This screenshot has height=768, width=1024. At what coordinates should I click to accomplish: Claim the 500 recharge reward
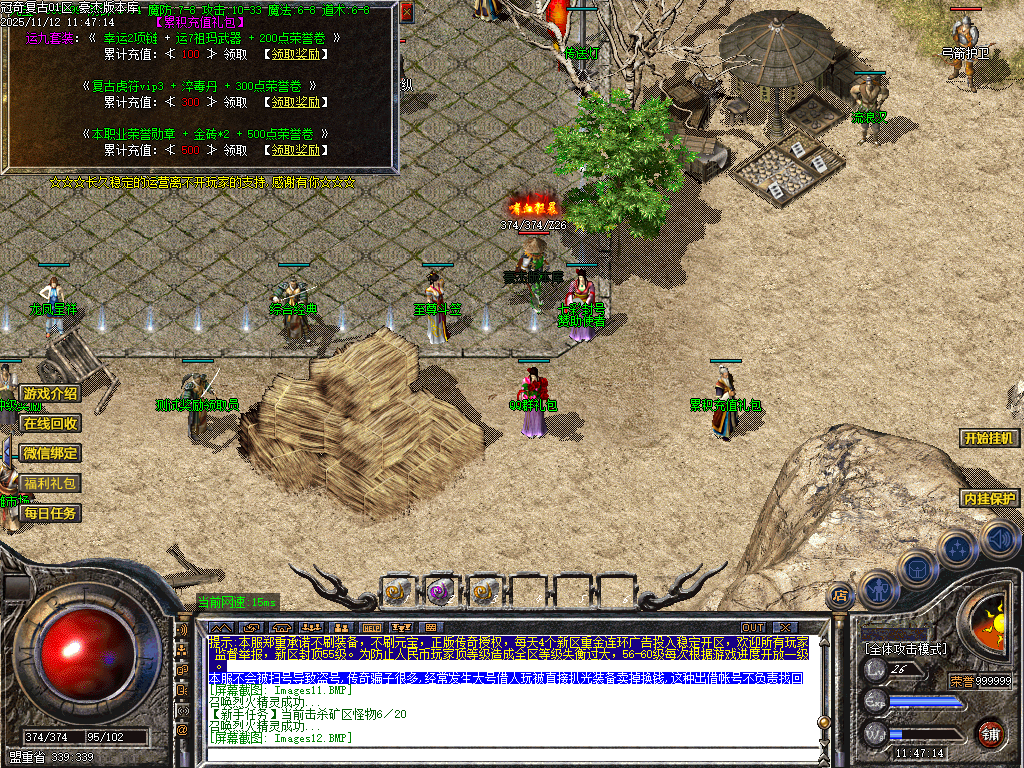293,150
